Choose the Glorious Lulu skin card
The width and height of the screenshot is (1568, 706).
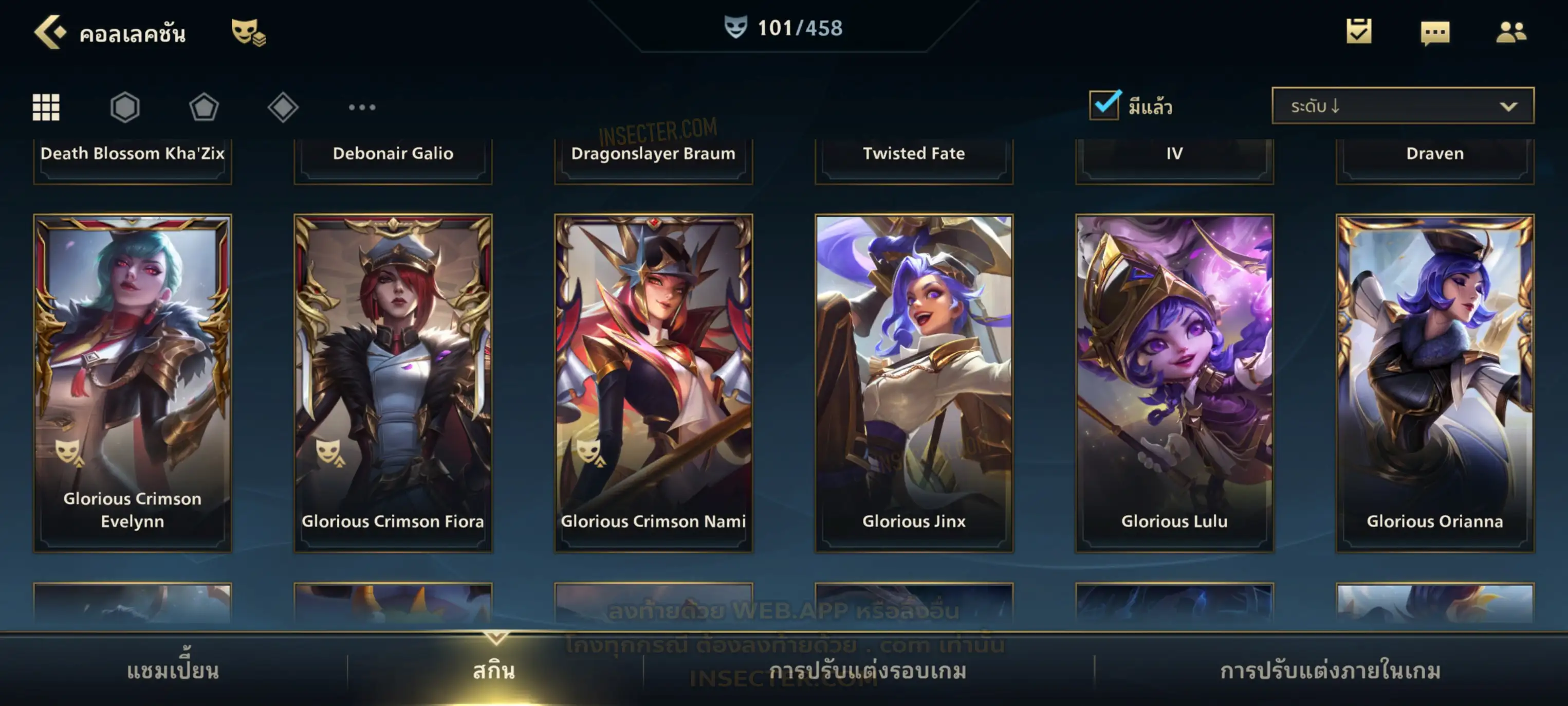pyautogui.click(x=1175, y=383)
